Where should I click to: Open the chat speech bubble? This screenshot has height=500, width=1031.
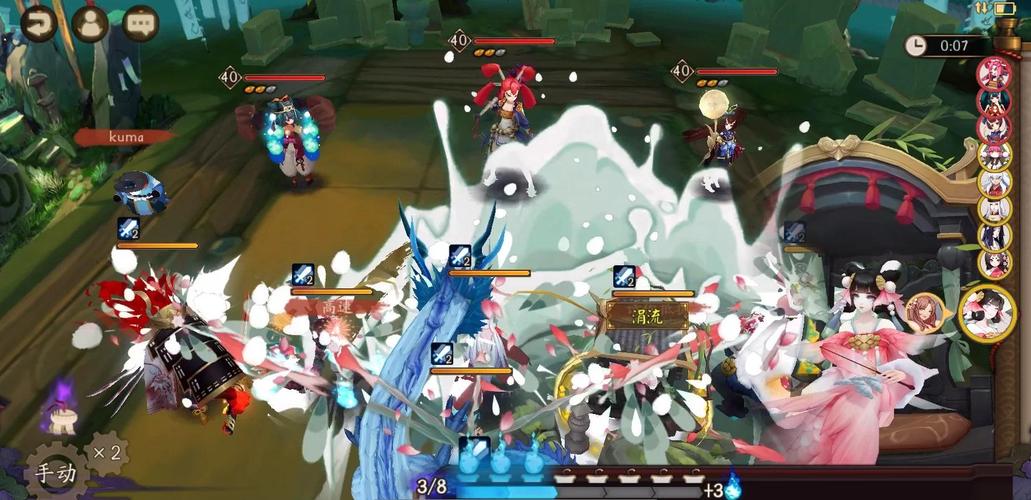tap(141, 21)
